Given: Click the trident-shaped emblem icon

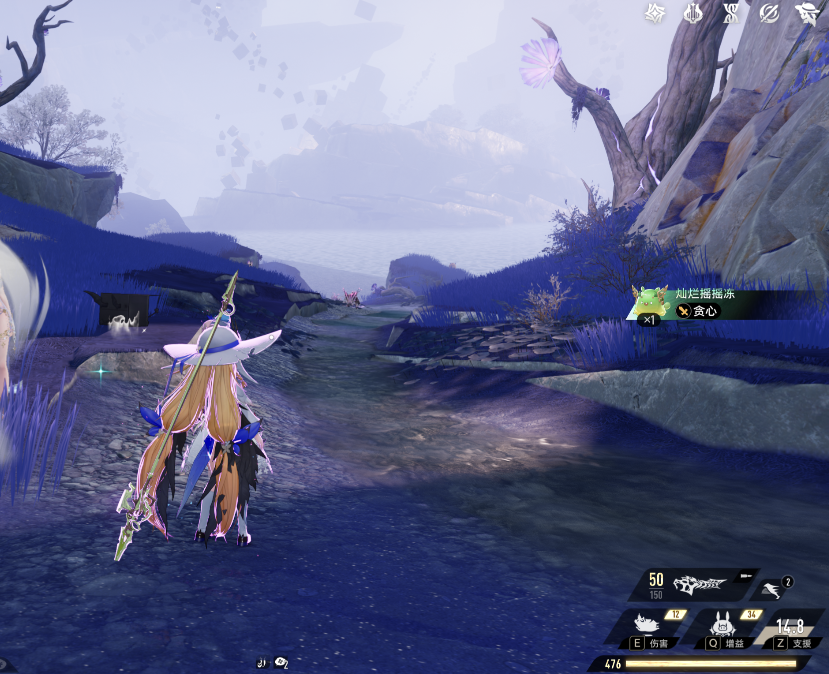Looking at the screenshot, I should (x=692, y=13).
